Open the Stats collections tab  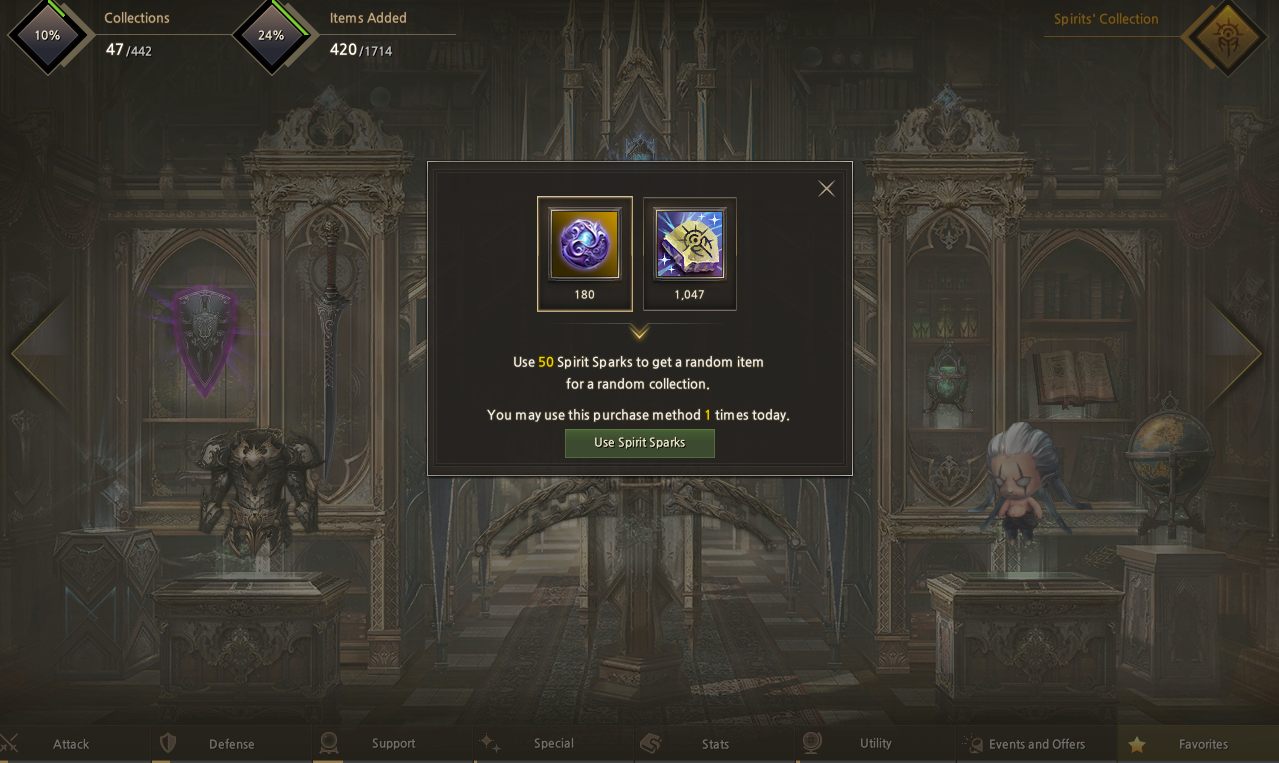[x=715, y=744]
